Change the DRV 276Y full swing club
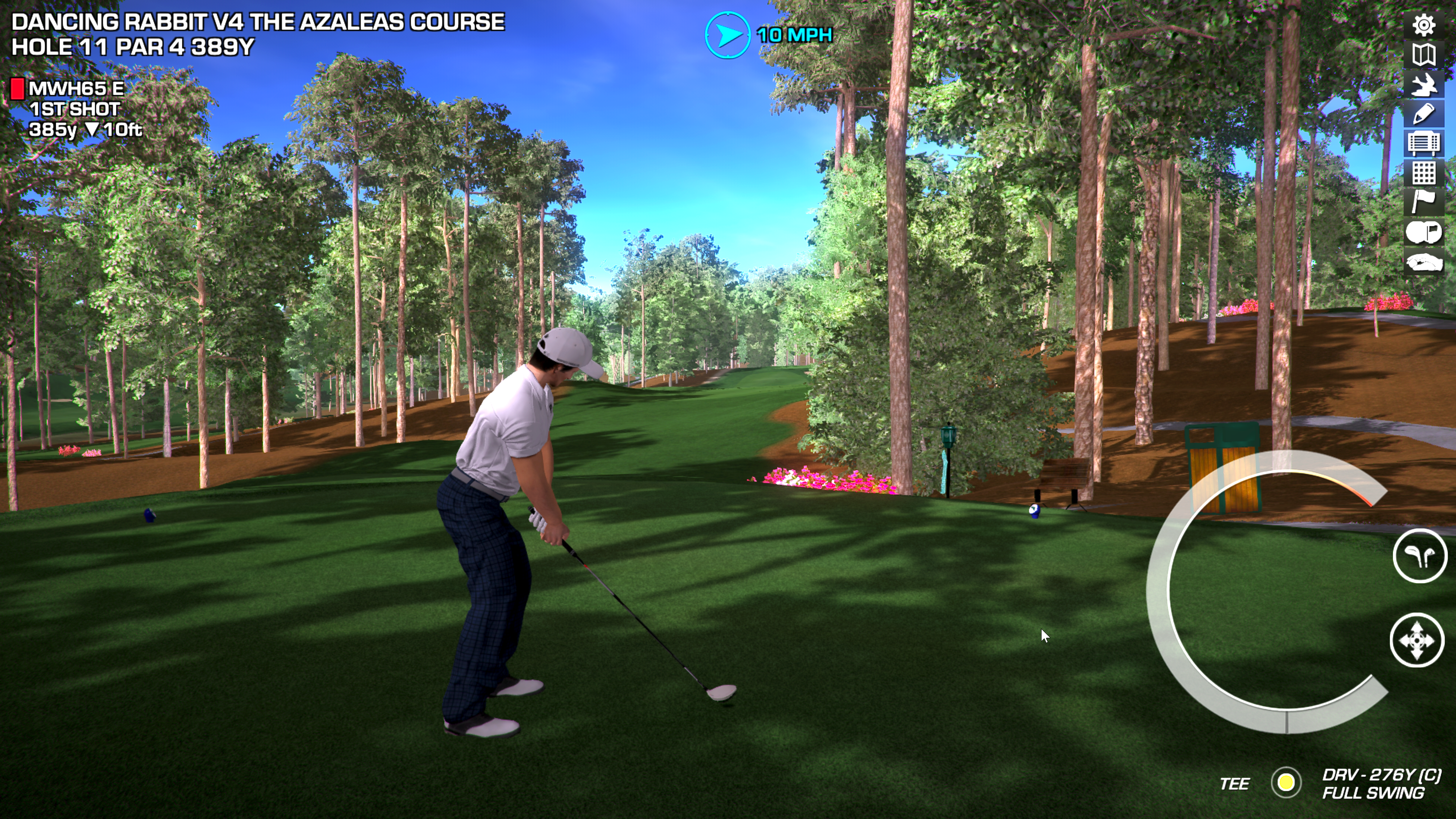This screenshot has width=1456, height=819. 1381,783
